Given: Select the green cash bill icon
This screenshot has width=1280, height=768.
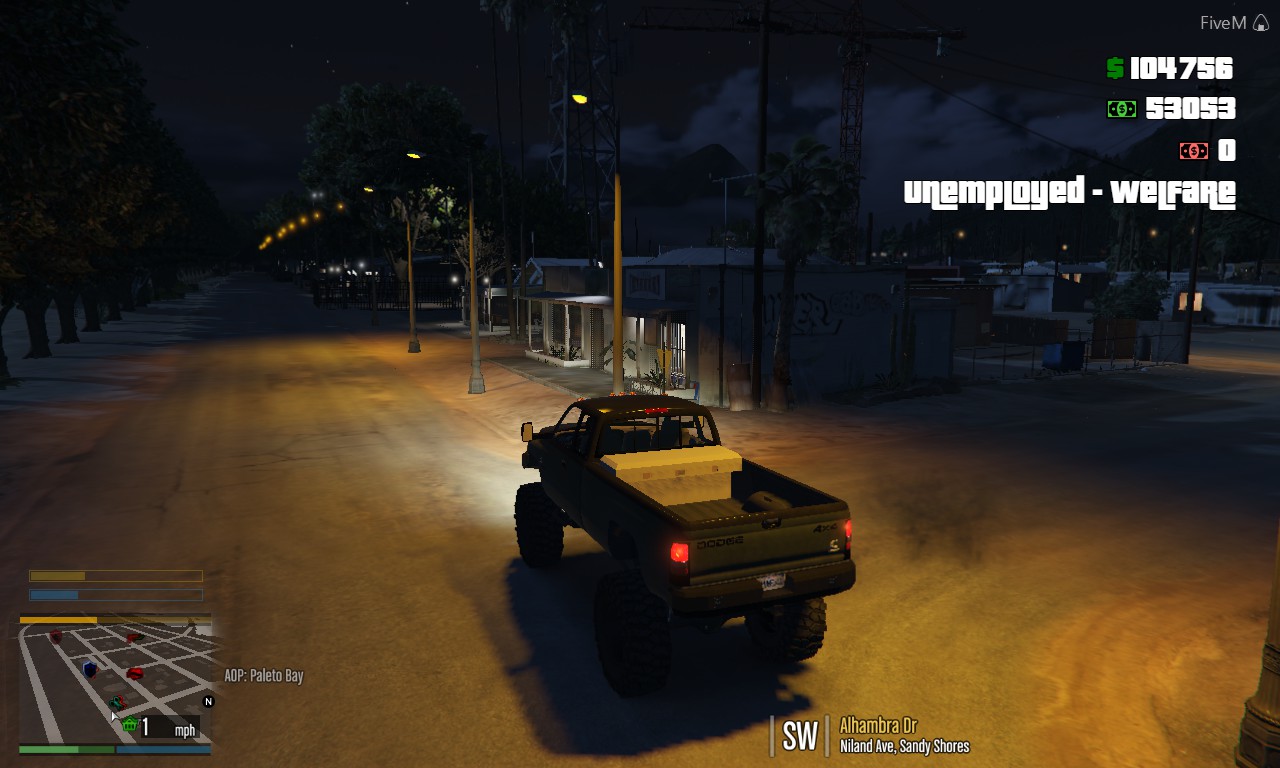Looking at the screenshot, I should pyautogui.click(x=1122, y=109).
